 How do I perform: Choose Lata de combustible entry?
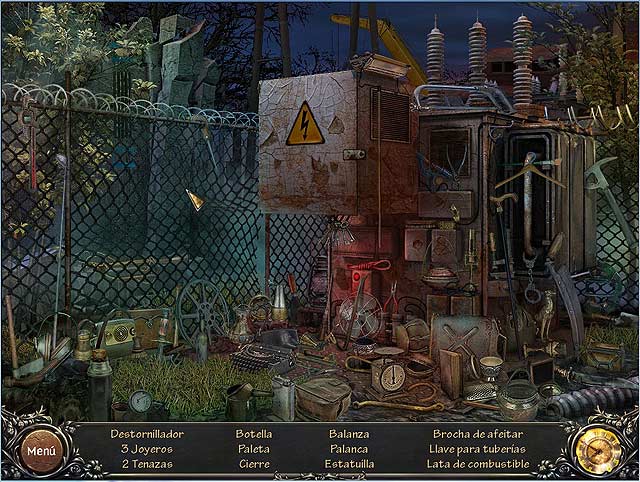[476, 464]
